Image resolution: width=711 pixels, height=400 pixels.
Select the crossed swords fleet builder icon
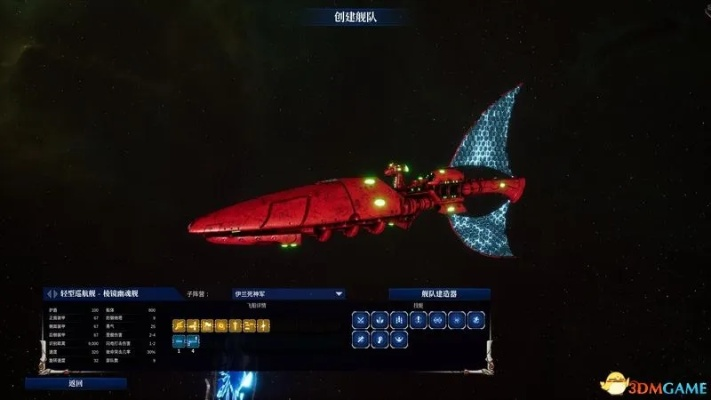[x=360, y=320]
